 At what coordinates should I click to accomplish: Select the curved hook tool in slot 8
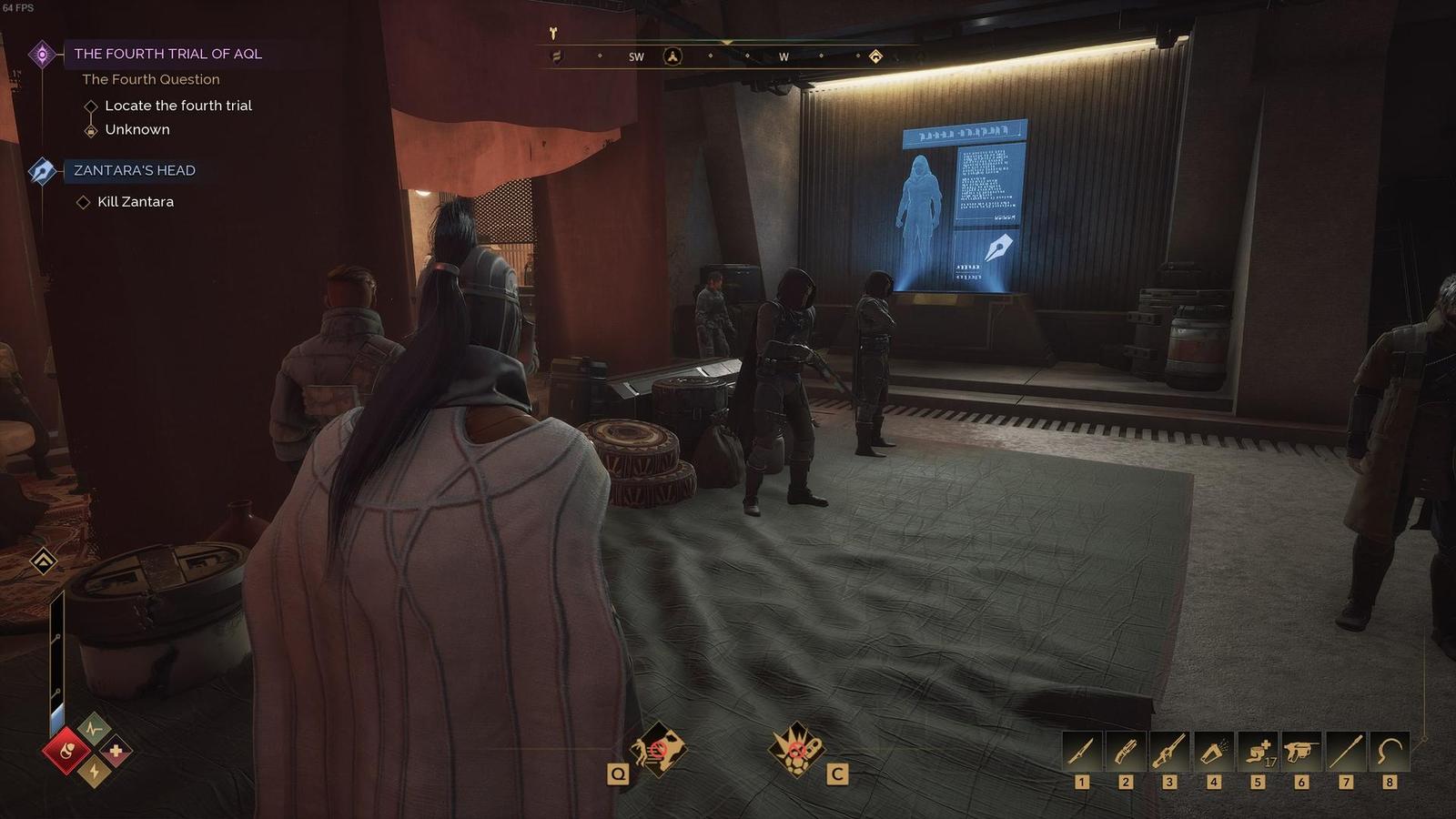click(x=1389, y=752)
